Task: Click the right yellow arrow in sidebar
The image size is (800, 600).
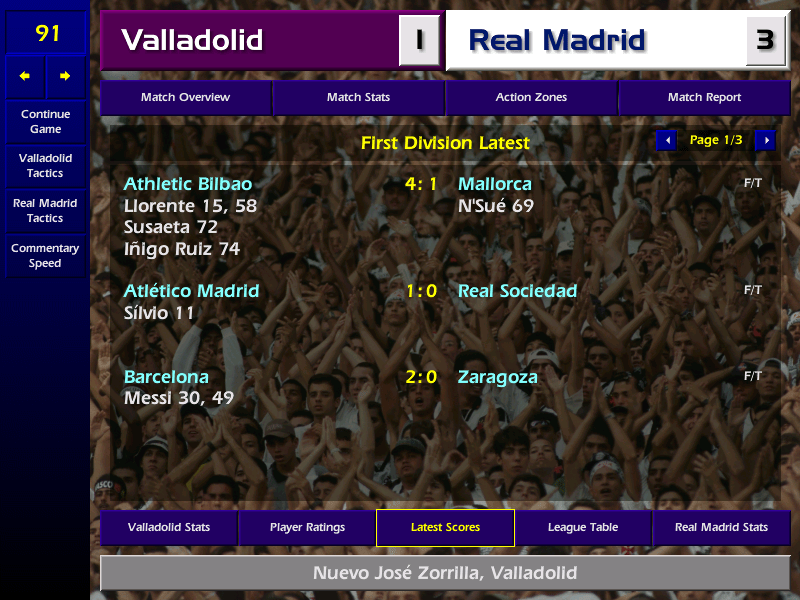Action: [65, 76]
